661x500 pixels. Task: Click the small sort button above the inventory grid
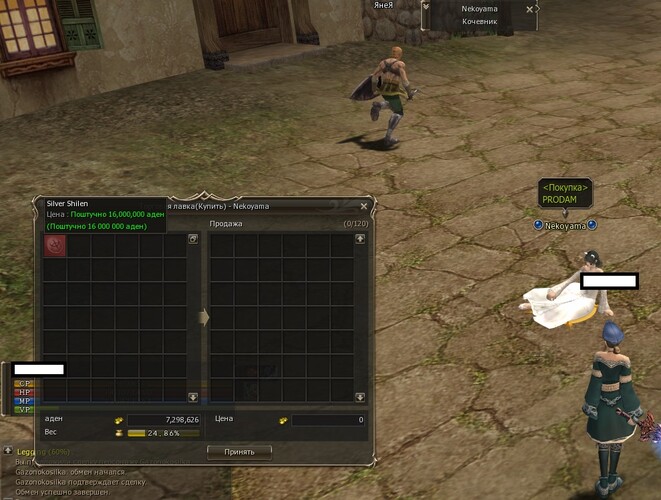(193, 239)
